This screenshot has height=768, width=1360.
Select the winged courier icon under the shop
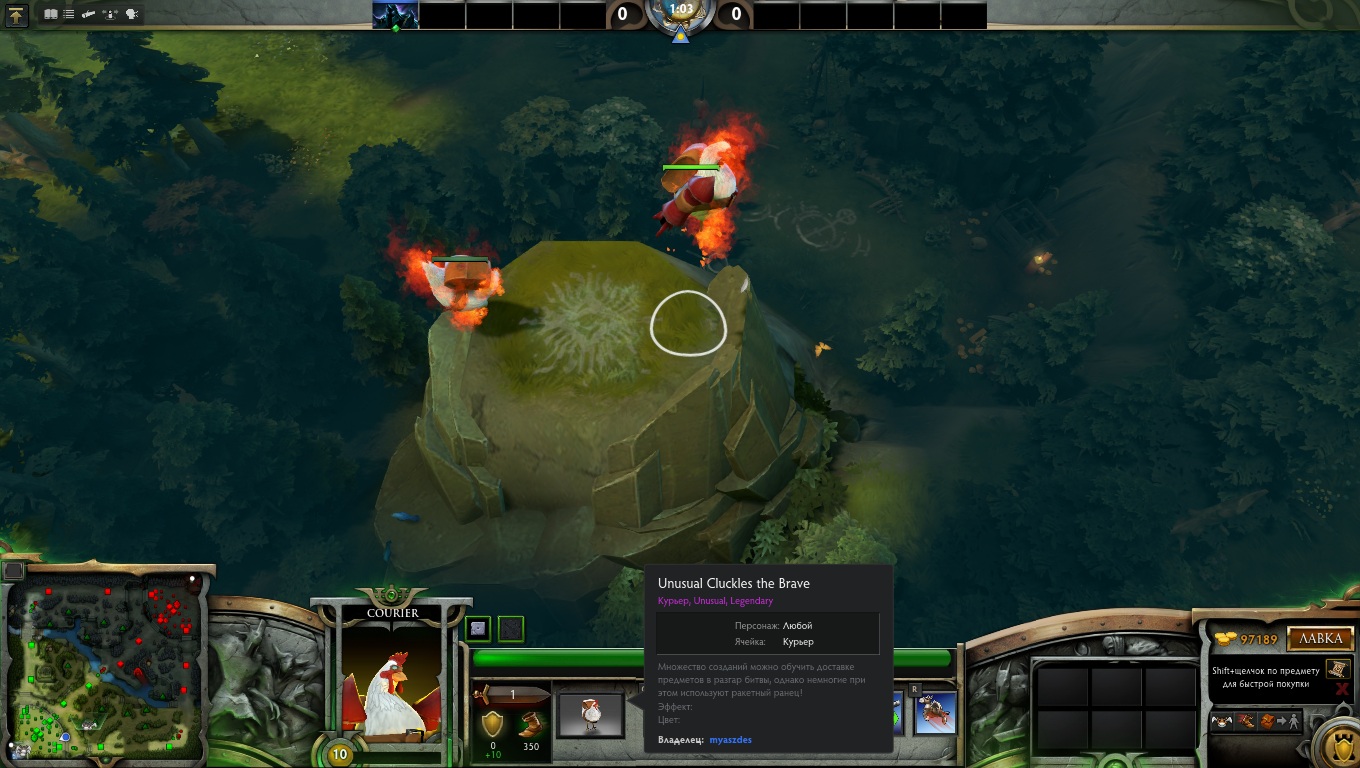(x=1221, y=721)
